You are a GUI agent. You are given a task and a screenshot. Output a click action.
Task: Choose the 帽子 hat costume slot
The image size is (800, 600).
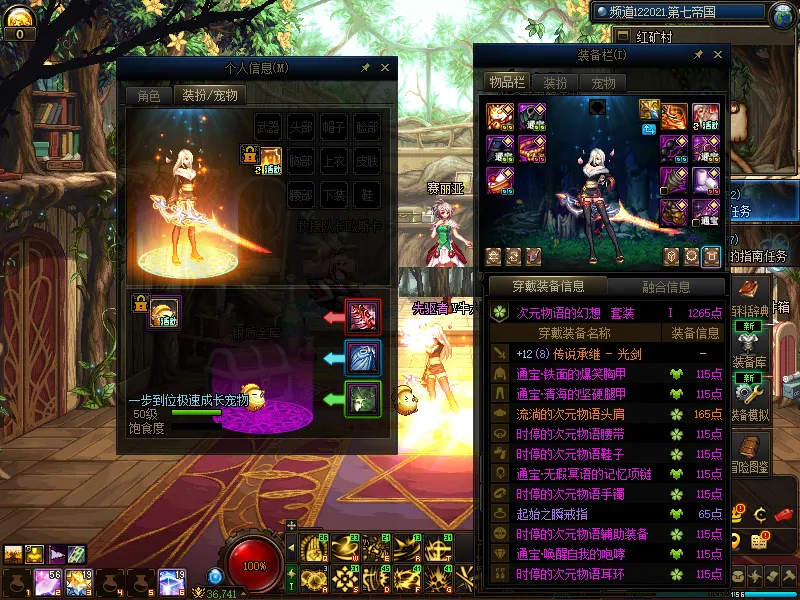[x=334, y=127]
